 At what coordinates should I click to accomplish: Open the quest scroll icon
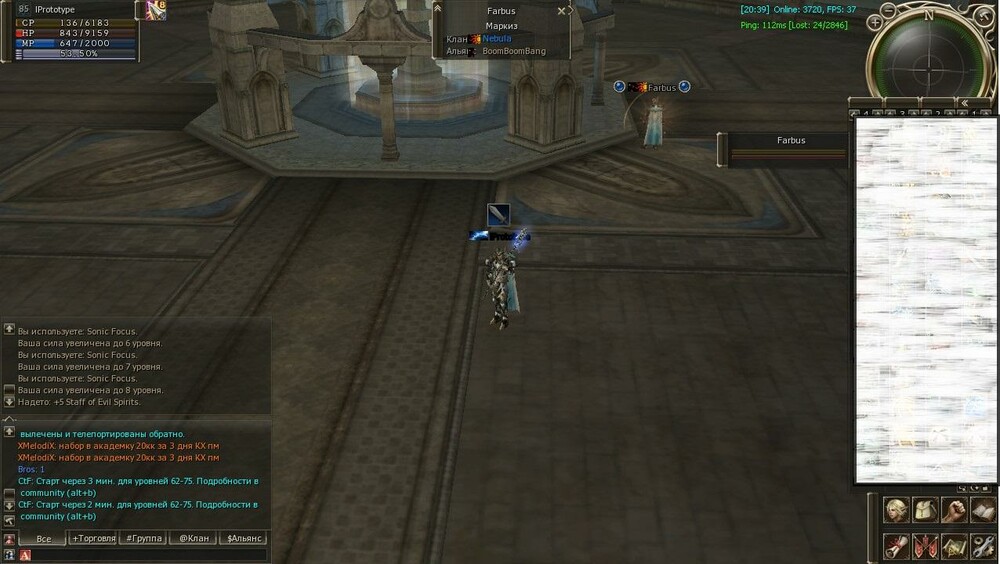point(896,546)
